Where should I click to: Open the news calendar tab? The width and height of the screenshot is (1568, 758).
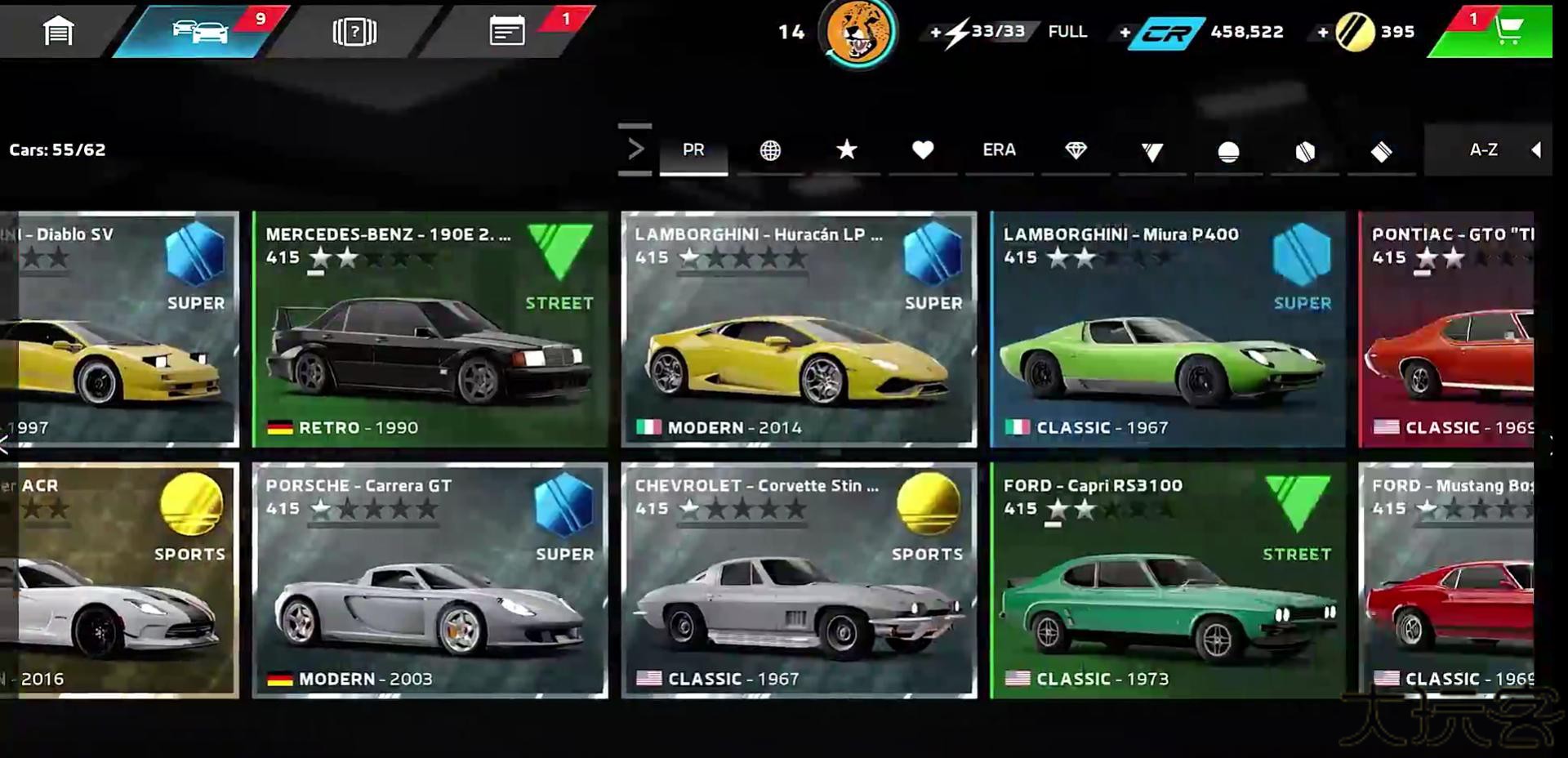[x=507, y=32]
